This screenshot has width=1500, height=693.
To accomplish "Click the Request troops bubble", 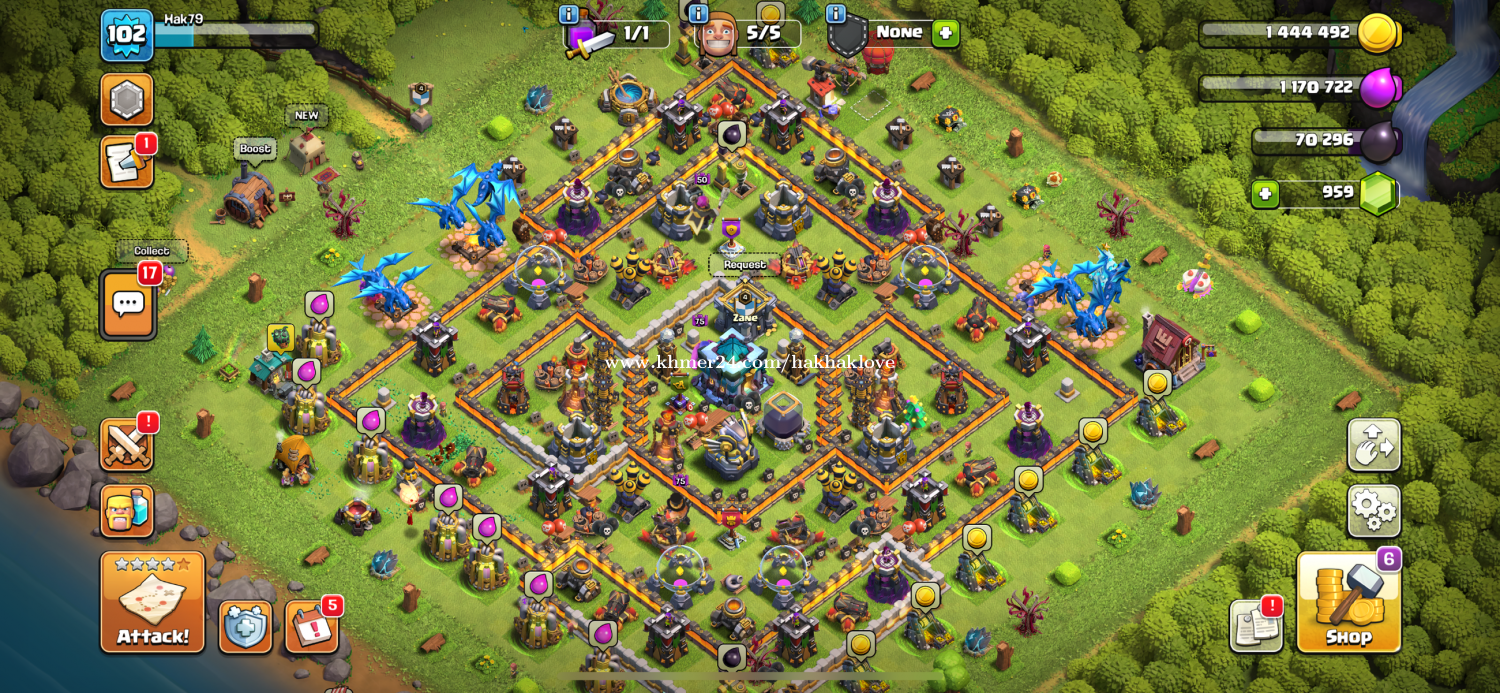I will coord(745,265).
